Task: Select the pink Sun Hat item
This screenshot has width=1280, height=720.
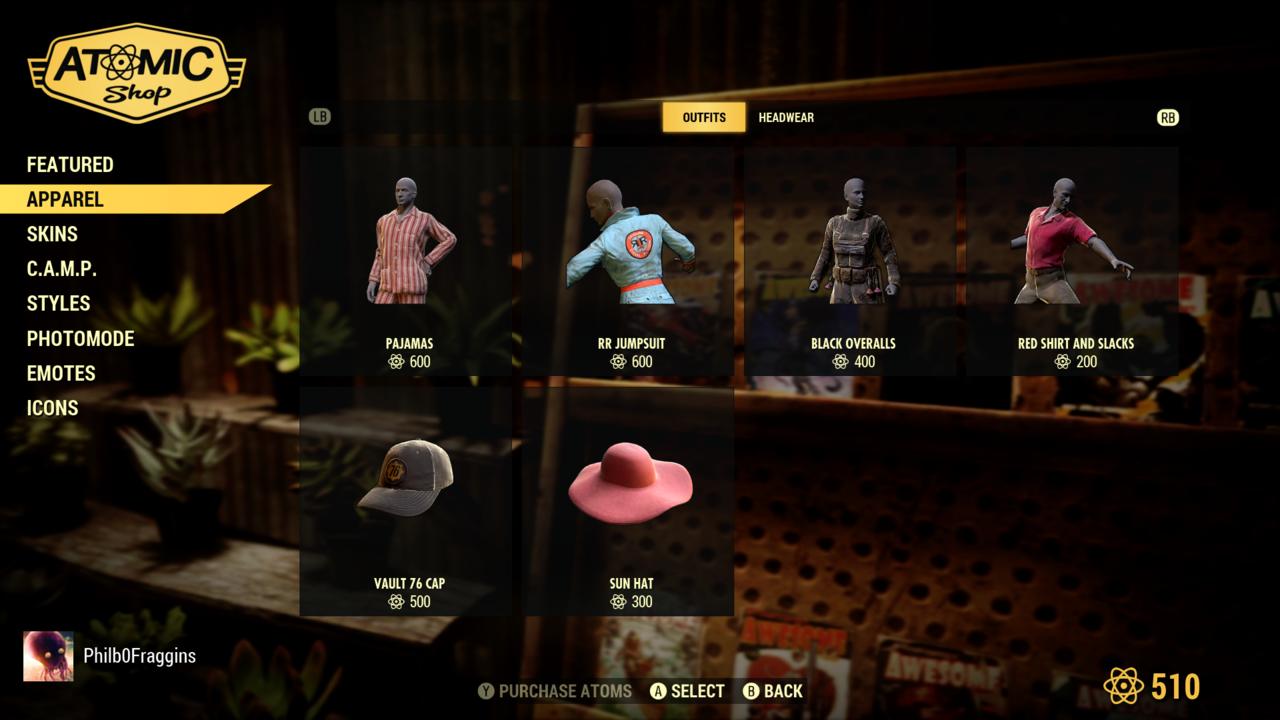Action: (631, 502)
